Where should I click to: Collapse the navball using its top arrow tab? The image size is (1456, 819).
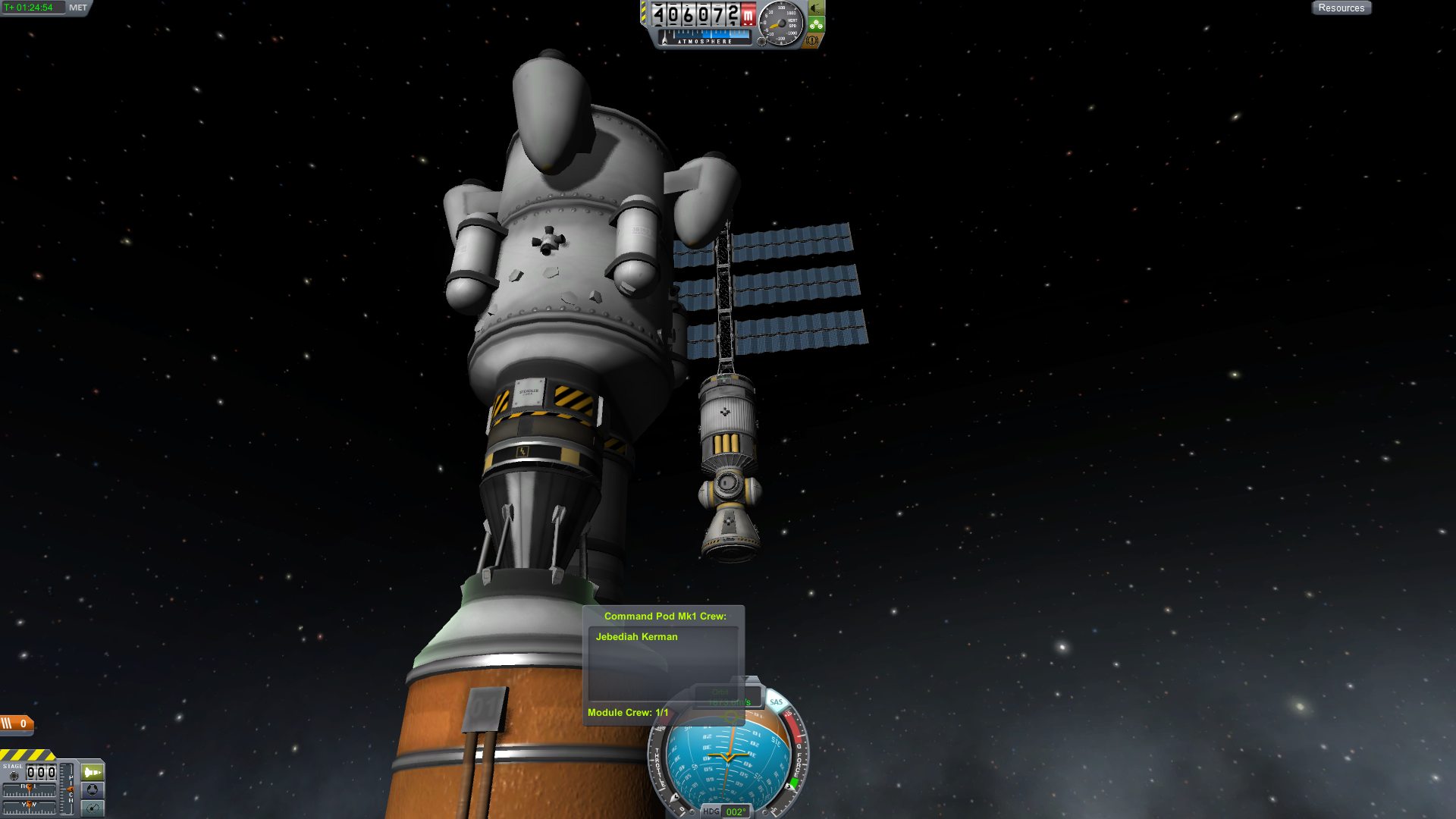click(x=746, y=680)
